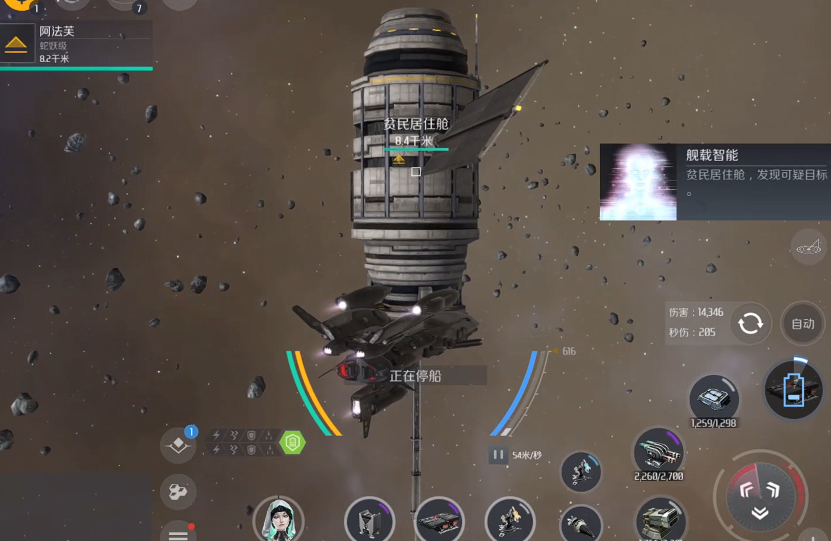Open the icon with badge 7

pyautogui.click(x=122, y=4)
